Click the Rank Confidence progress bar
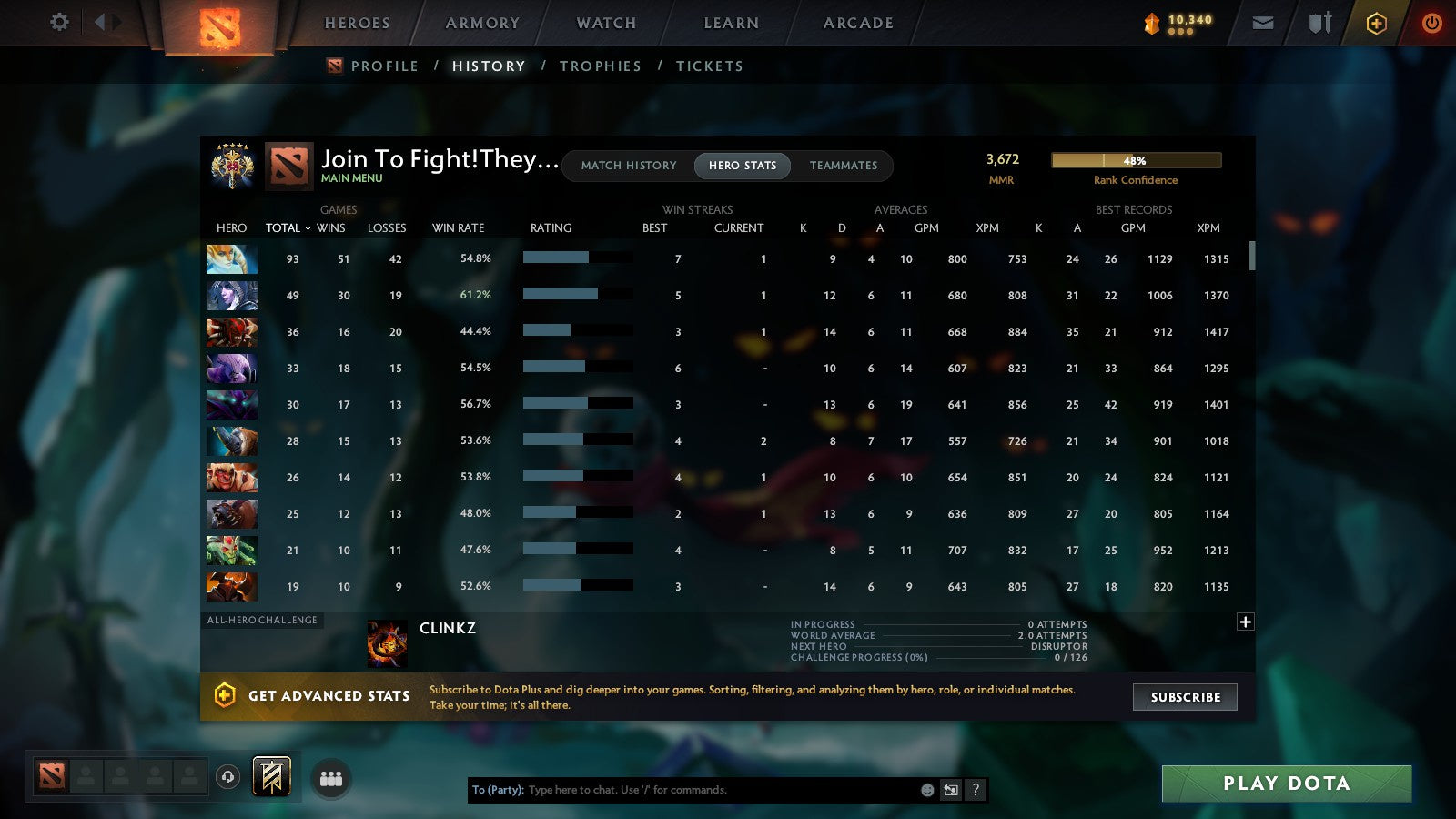This screenshot has width=1456, height=819. pos(1136,159)
